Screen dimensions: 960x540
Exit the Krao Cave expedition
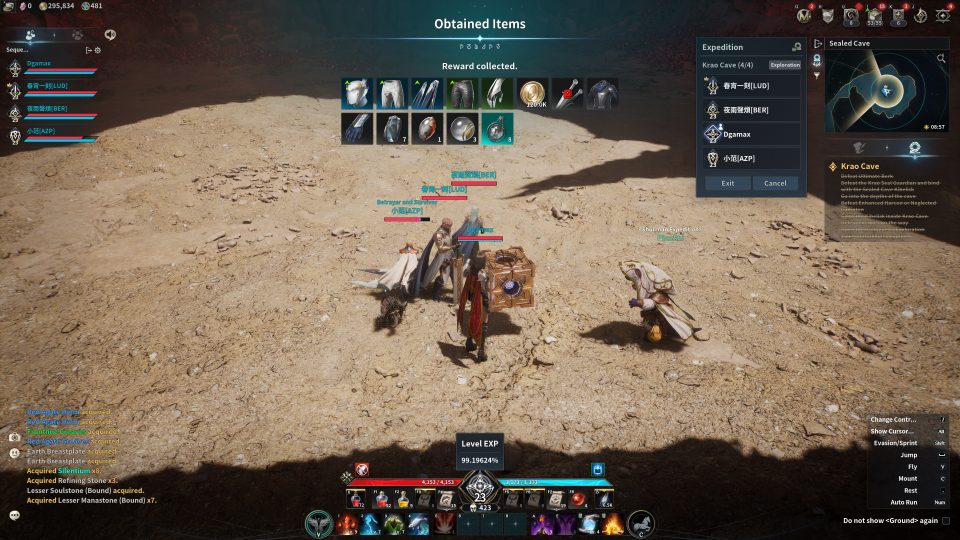click(x=727, y=183)
